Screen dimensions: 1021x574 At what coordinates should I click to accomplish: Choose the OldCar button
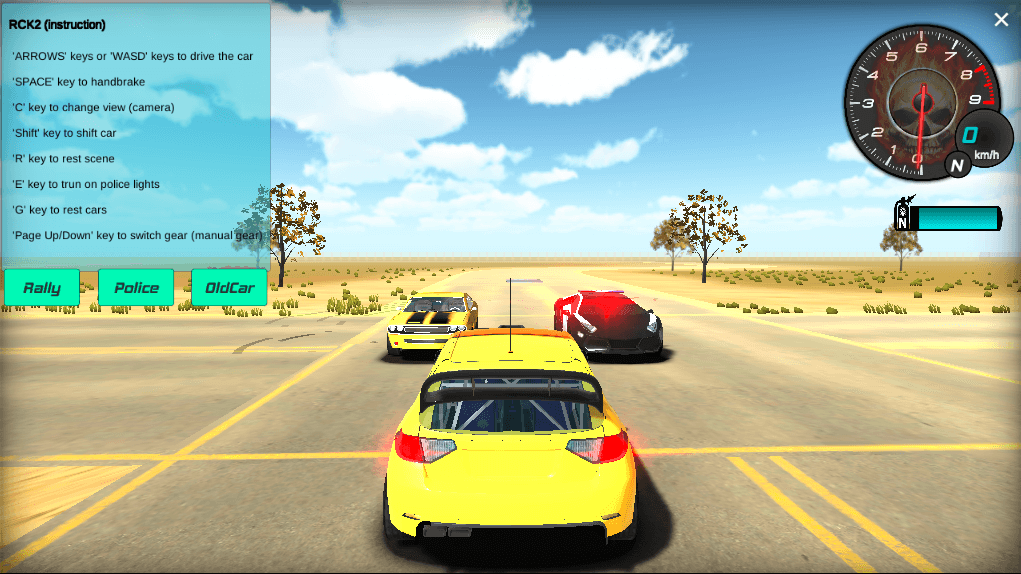point(229,288)
